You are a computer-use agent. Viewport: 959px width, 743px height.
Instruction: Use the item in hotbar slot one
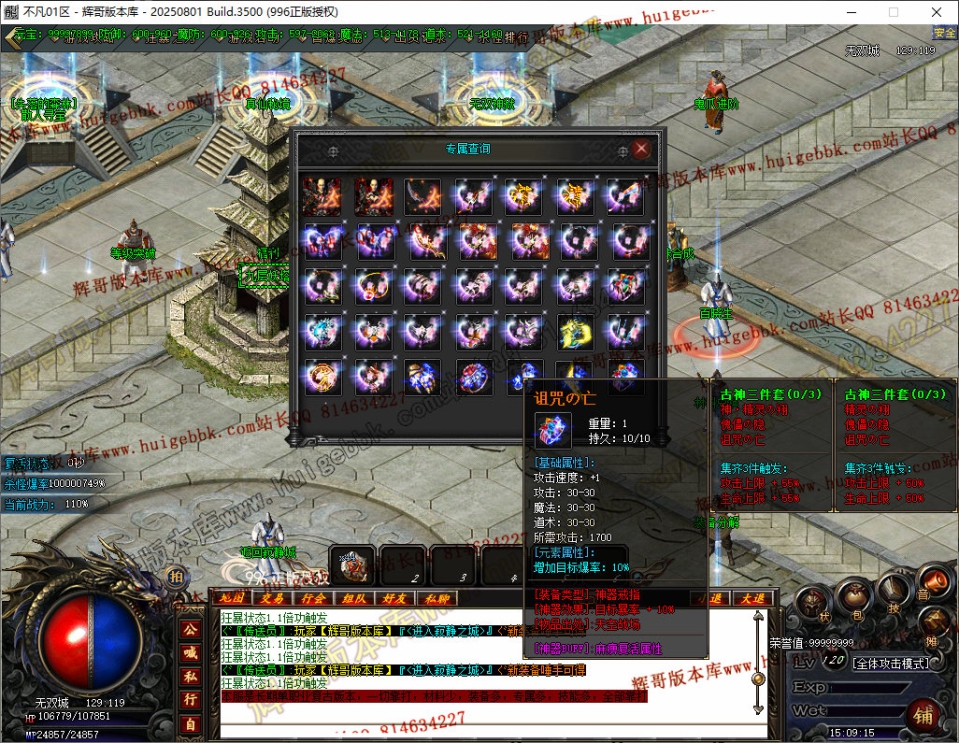coord(353,564)
